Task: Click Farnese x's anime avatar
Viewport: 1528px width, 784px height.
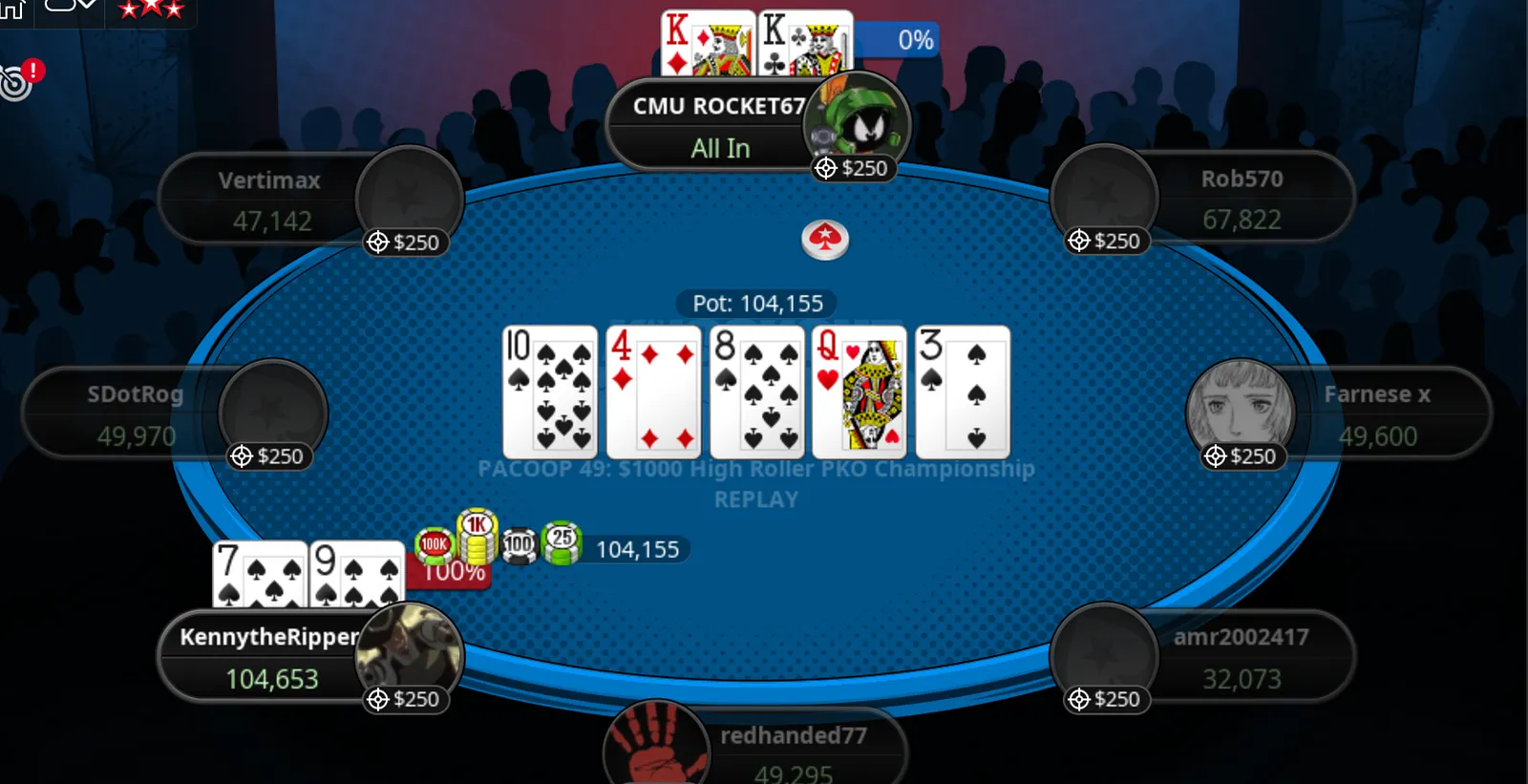Action: pyautogui.click(x=1240, y=406)
